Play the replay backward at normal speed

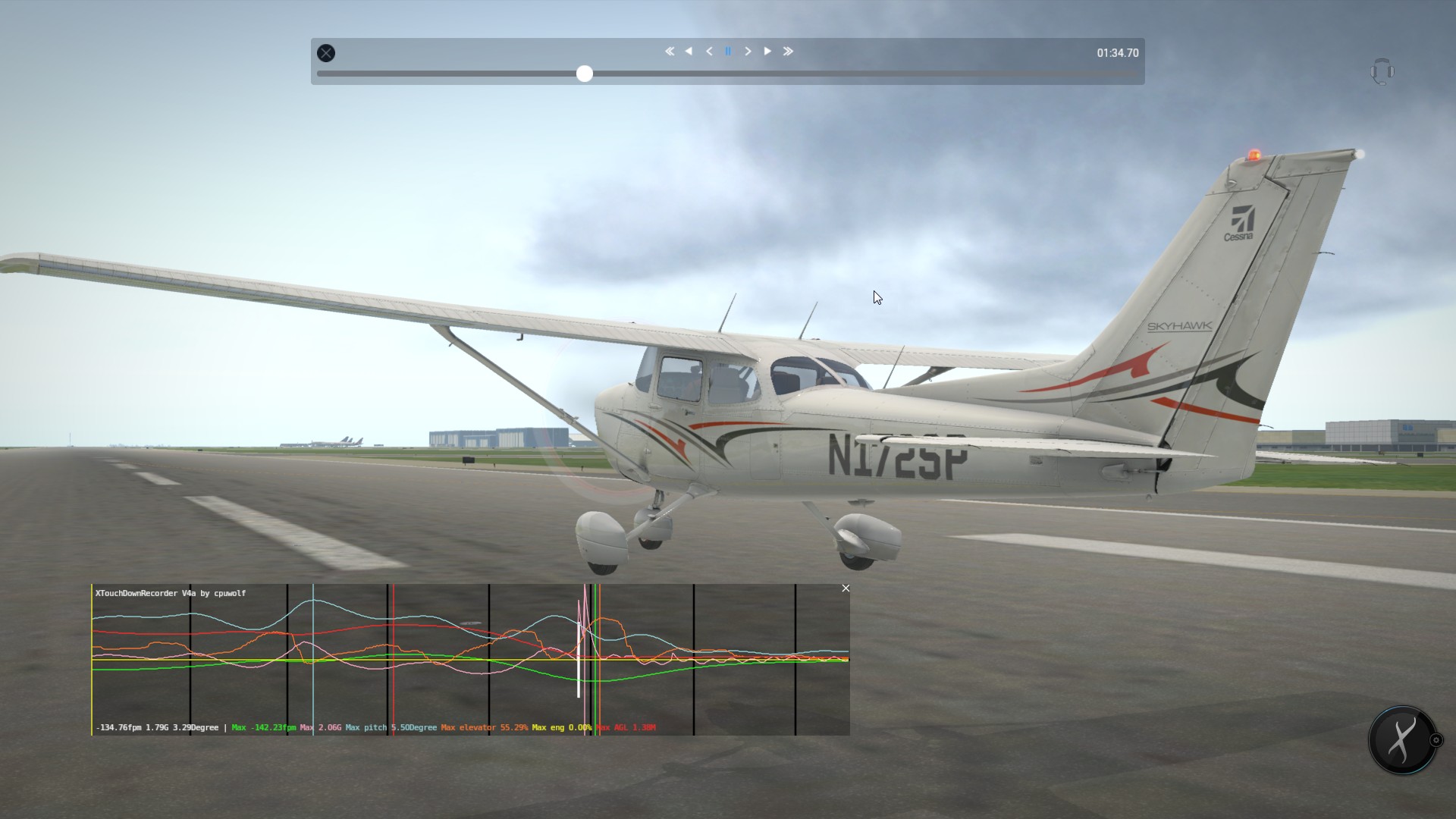689,52
